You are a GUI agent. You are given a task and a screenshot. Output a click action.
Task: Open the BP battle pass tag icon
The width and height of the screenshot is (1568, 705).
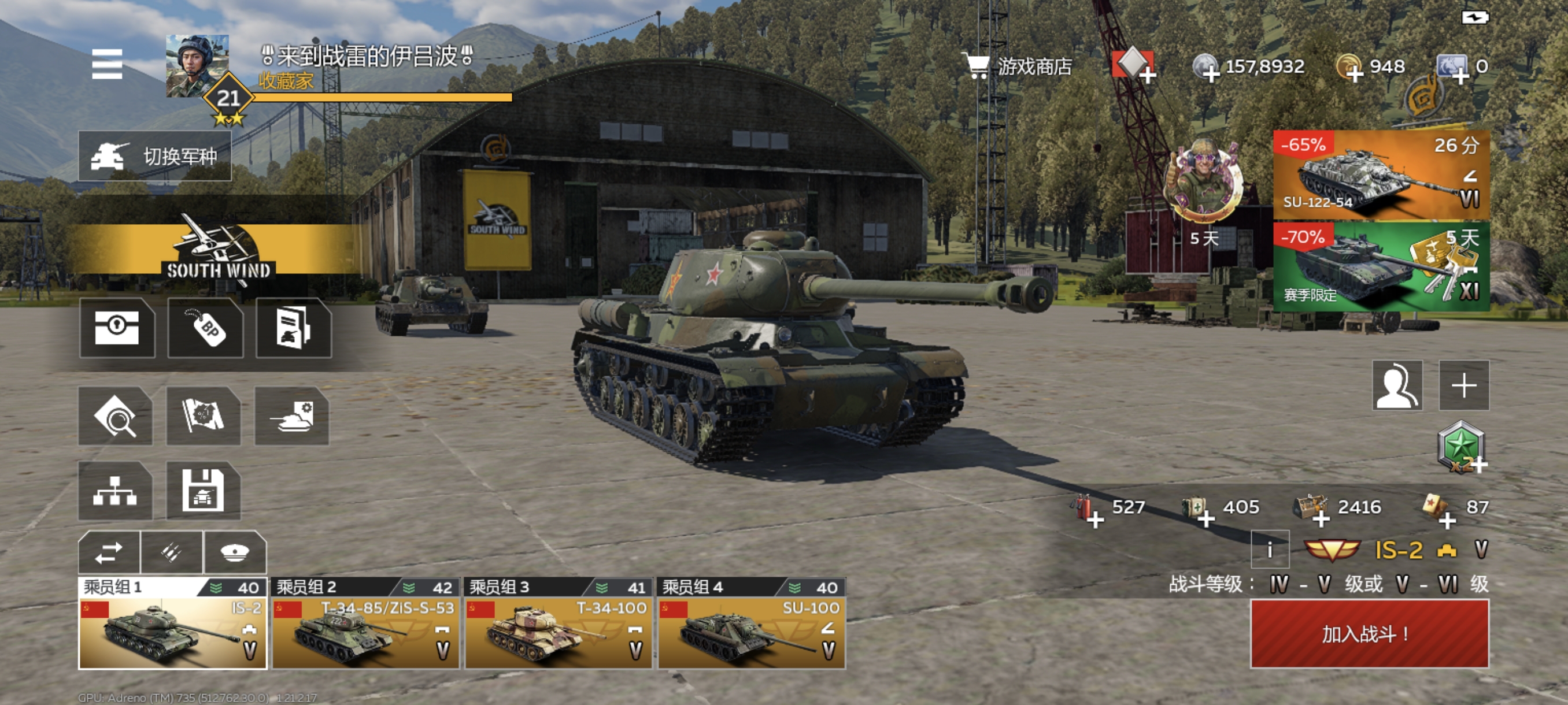click(x=206, y=328)
